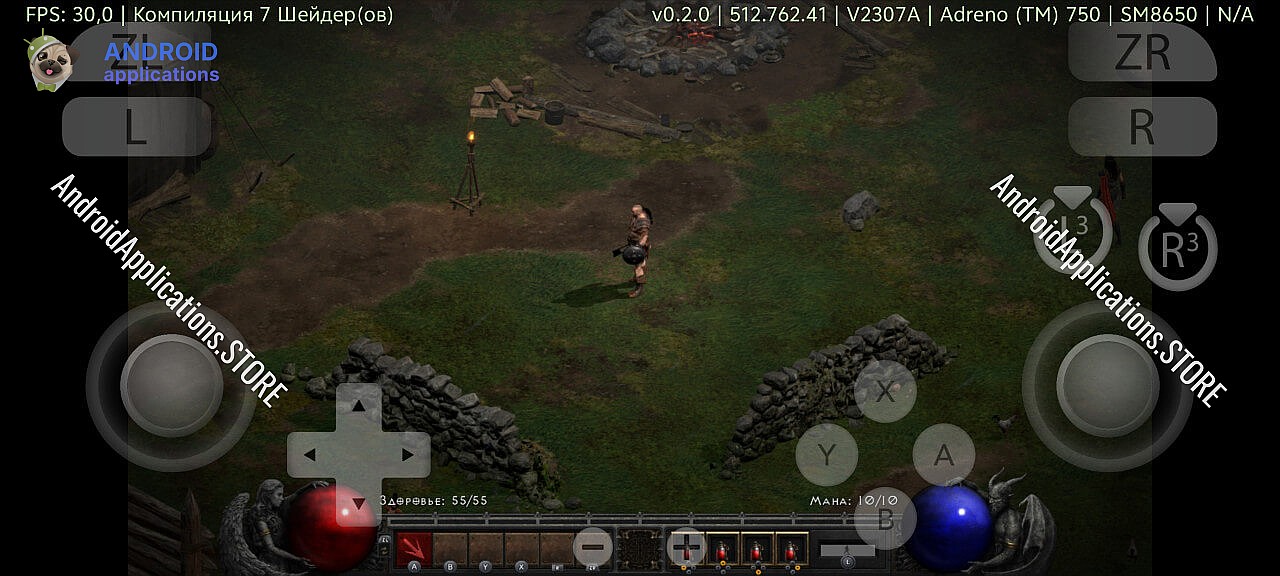Tap the round minus touch button
This screenshot has width=1280, height=576.
pyautogui.click(x=593, y=547)
